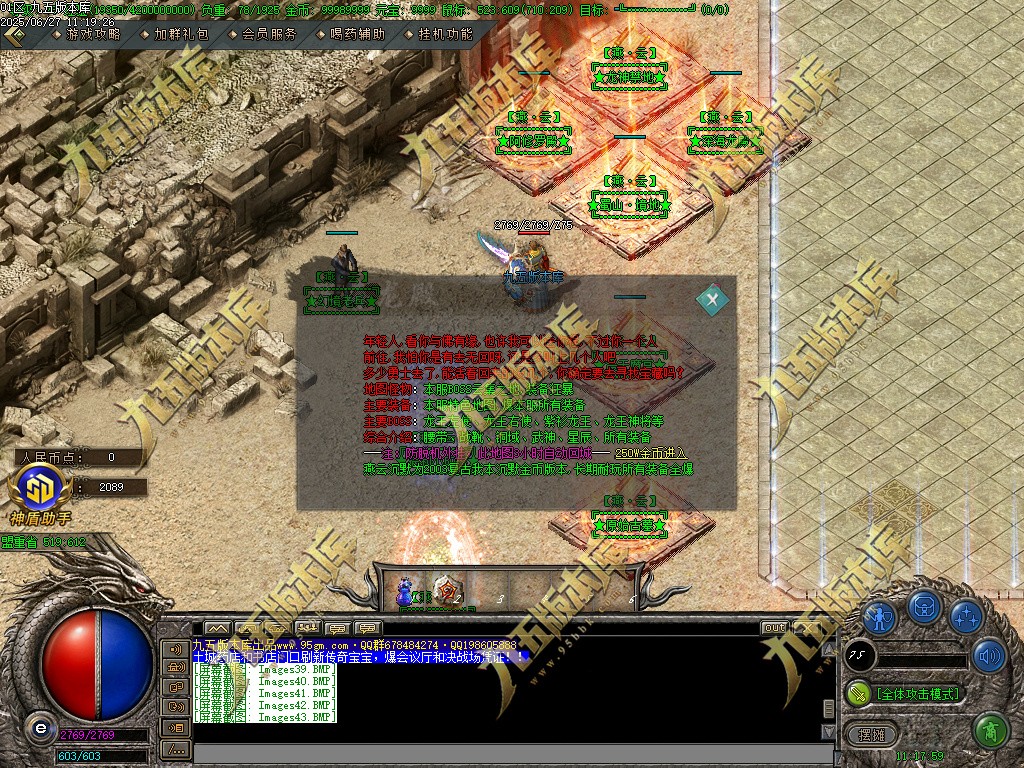
Task: Collapse the top menu bar arrow
Action: 15,34
